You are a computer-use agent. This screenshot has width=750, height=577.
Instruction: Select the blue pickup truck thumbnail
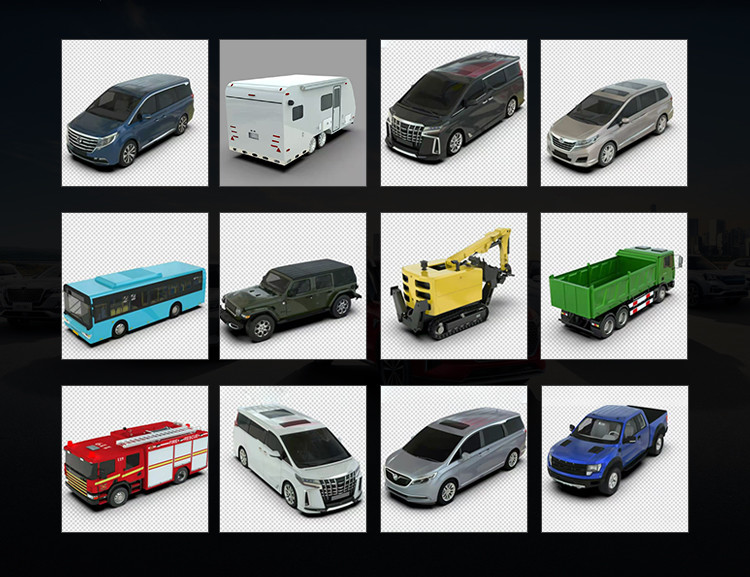point(614,459)
